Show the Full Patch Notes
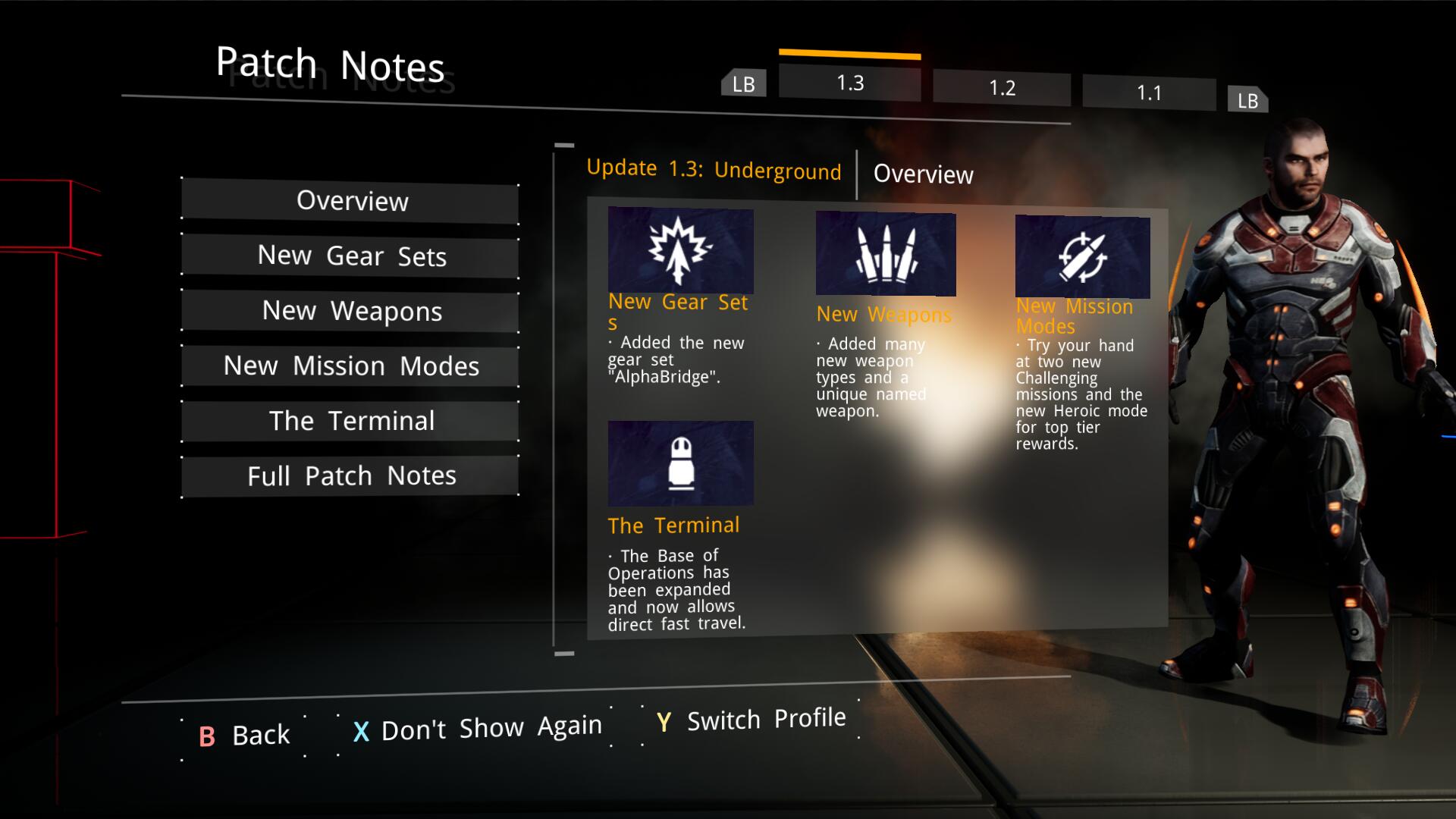The width and height of the screenshot is (1456, 819). click(x=350, y=476)
